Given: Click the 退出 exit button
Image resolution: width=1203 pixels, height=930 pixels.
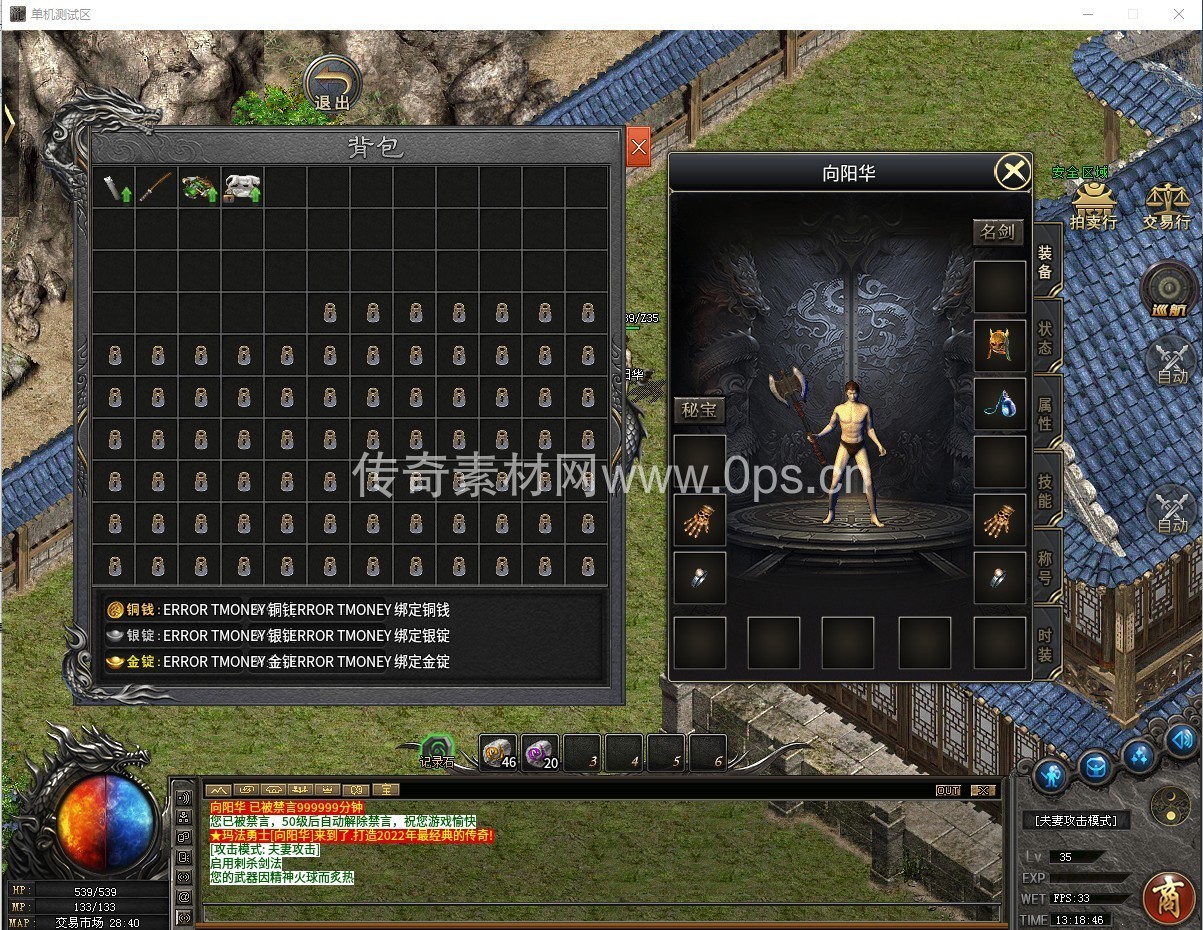Looking at the screenshot, I should 333,83.
